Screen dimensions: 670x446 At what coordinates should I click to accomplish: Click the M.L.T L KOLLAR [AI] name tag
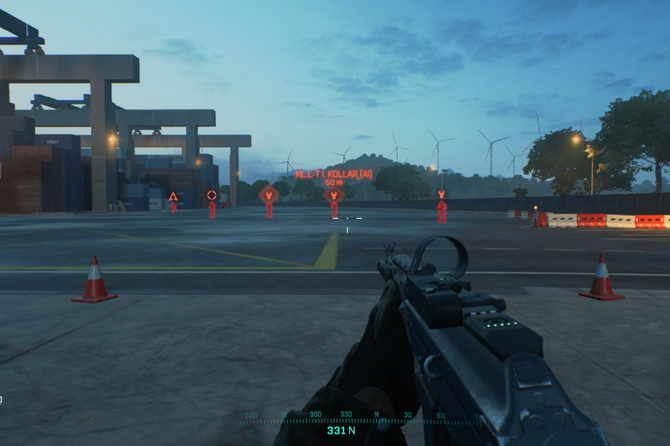pyautogui.click(x=334, y=174)
